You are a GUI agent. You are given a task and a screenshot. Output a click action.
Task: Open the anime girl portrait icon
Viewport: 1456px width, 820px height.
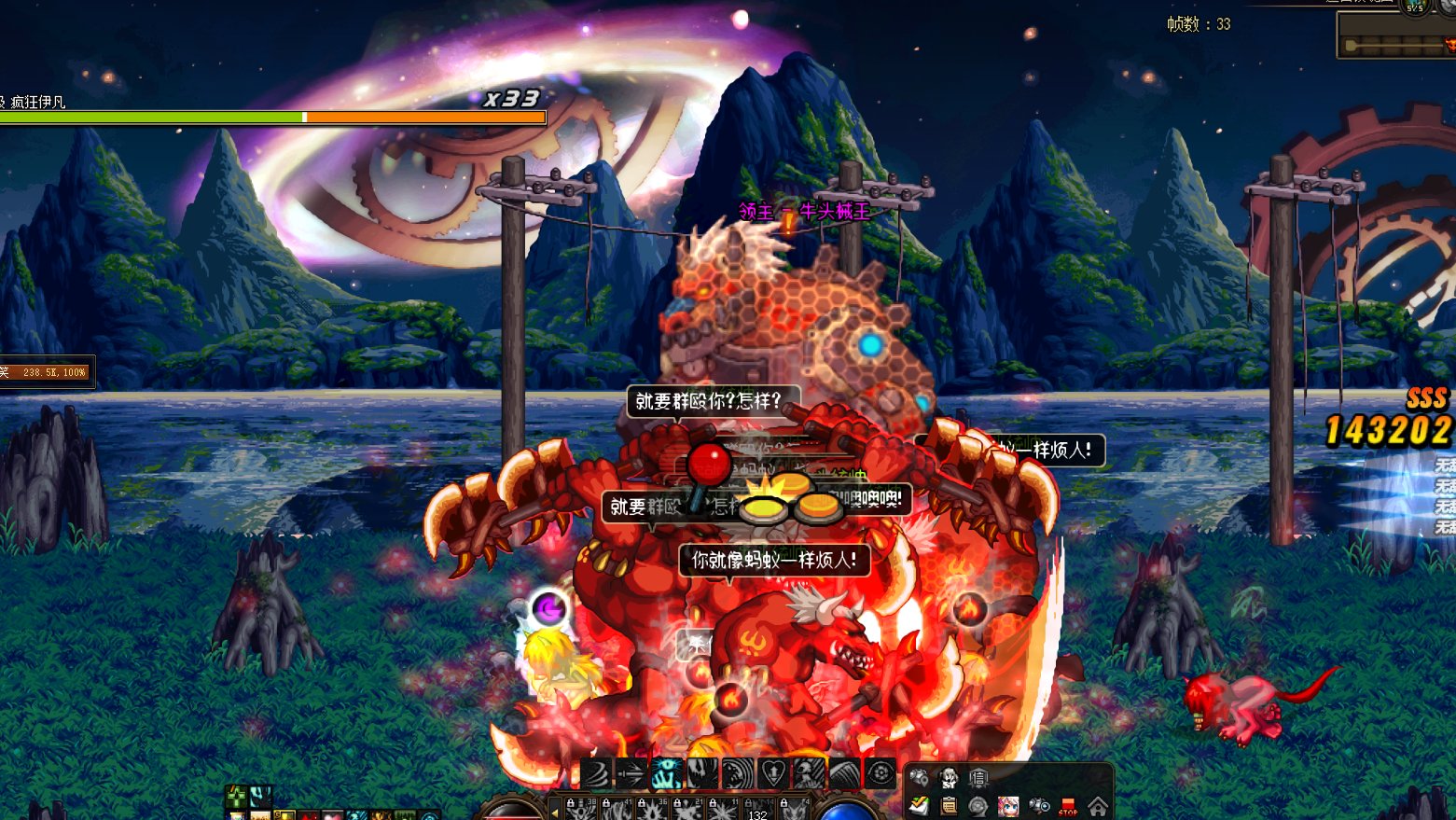pos(1008,806)
